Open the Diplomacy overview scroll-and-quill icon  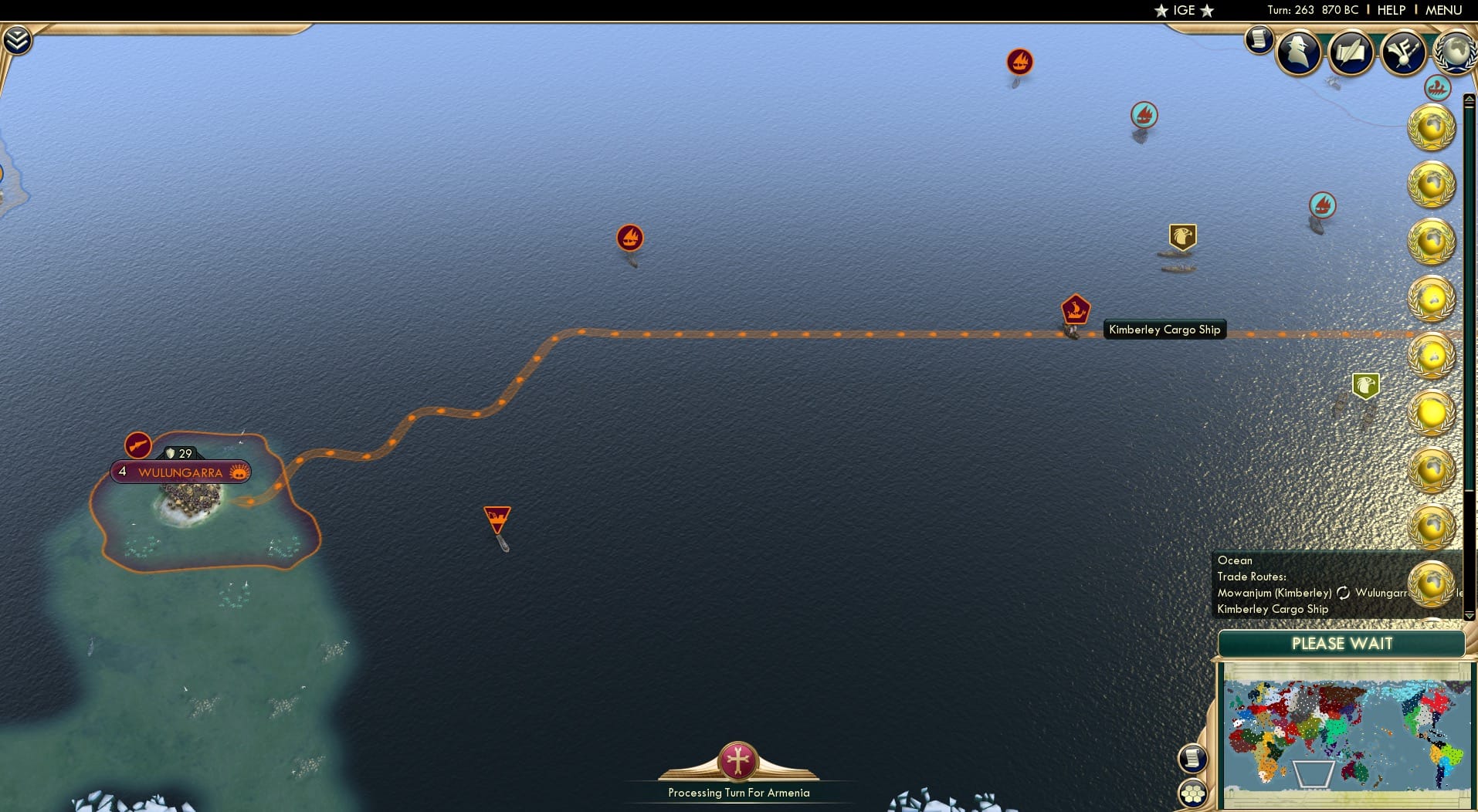(x=1351, y=52)
